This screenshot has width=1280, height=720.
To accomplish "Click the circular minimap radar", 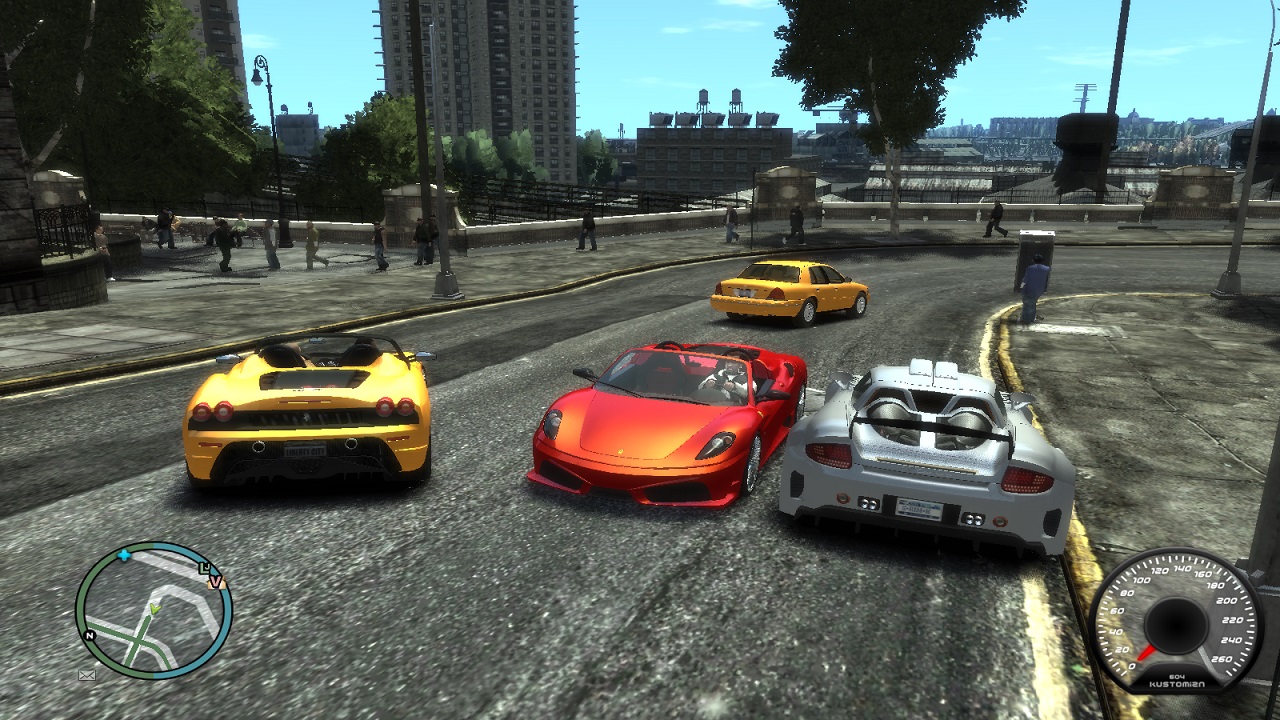I will [153, 610].
